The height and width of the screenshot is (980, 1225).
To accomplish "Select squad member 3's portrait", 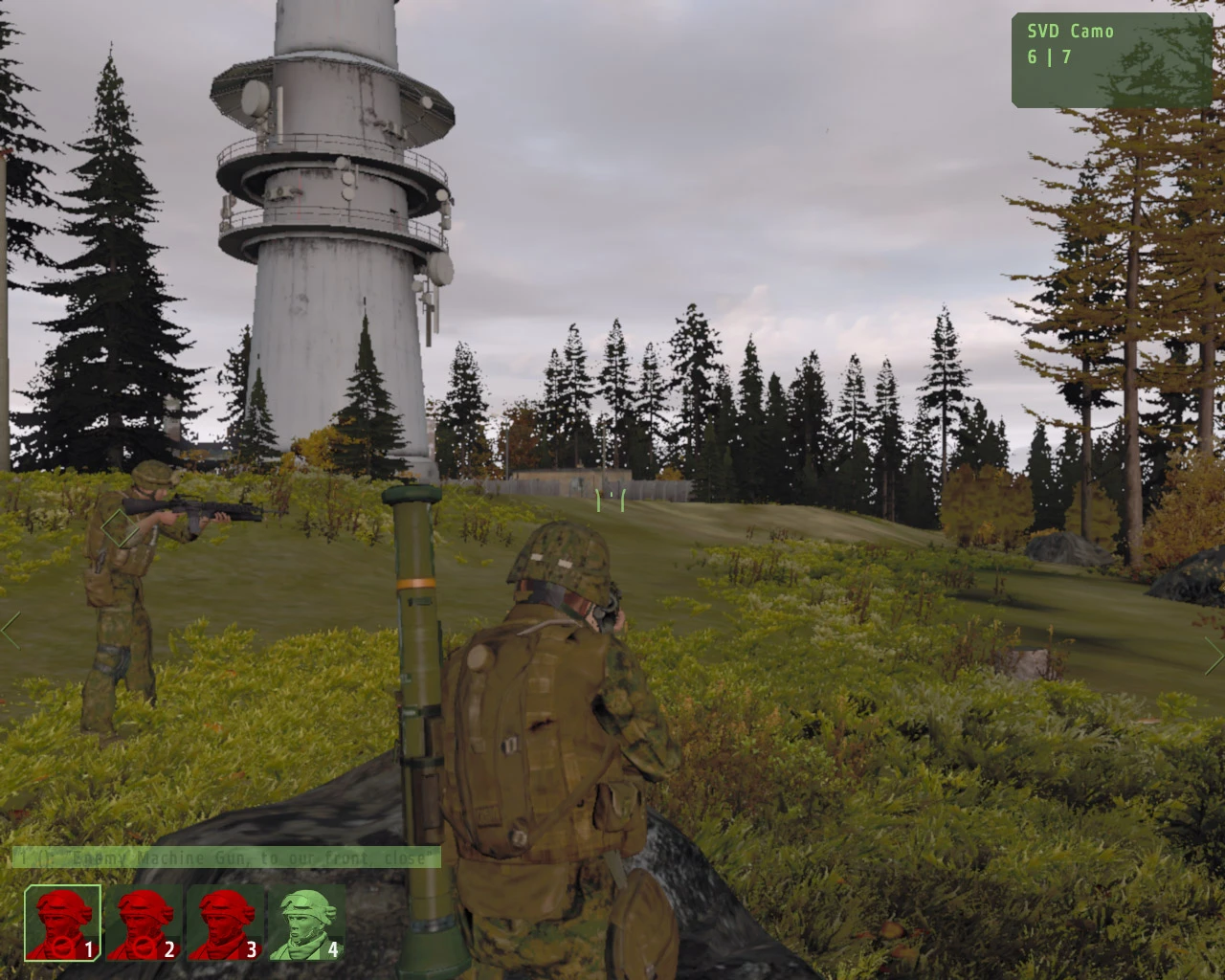I will tap(223, 922).
